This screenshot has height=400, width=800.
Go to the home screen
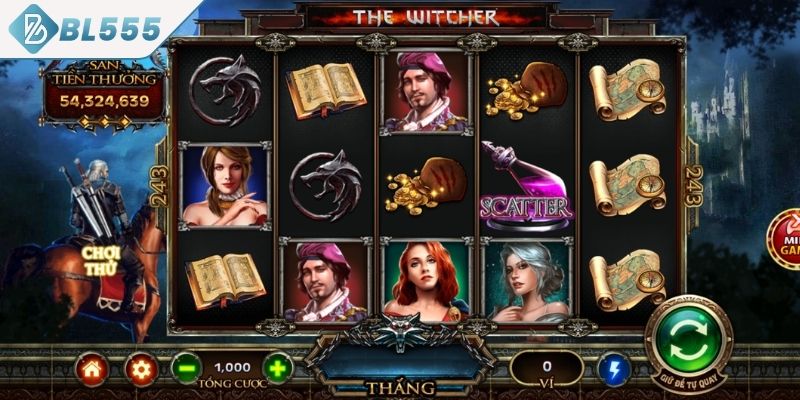point(91,369)
